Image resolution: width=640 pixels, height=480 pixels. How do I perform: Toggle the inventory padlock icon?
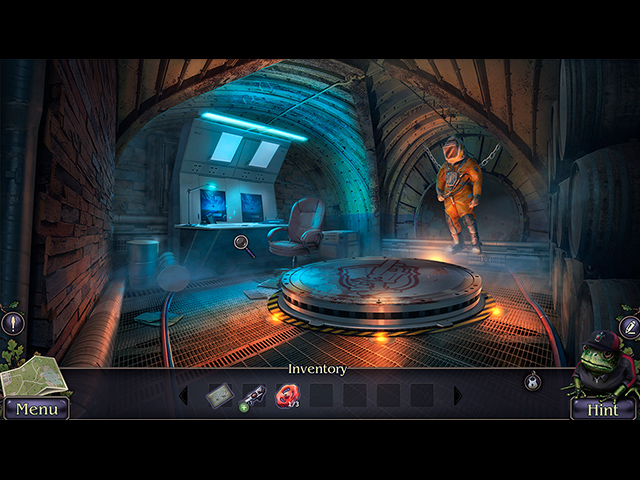point(533,381)
